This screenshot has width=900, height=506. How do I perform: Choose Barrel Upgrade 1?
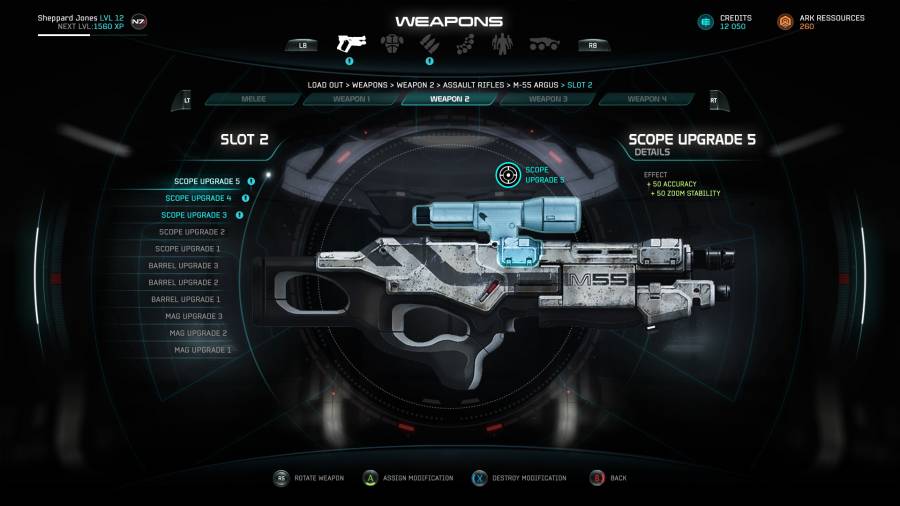coord(185,299)
